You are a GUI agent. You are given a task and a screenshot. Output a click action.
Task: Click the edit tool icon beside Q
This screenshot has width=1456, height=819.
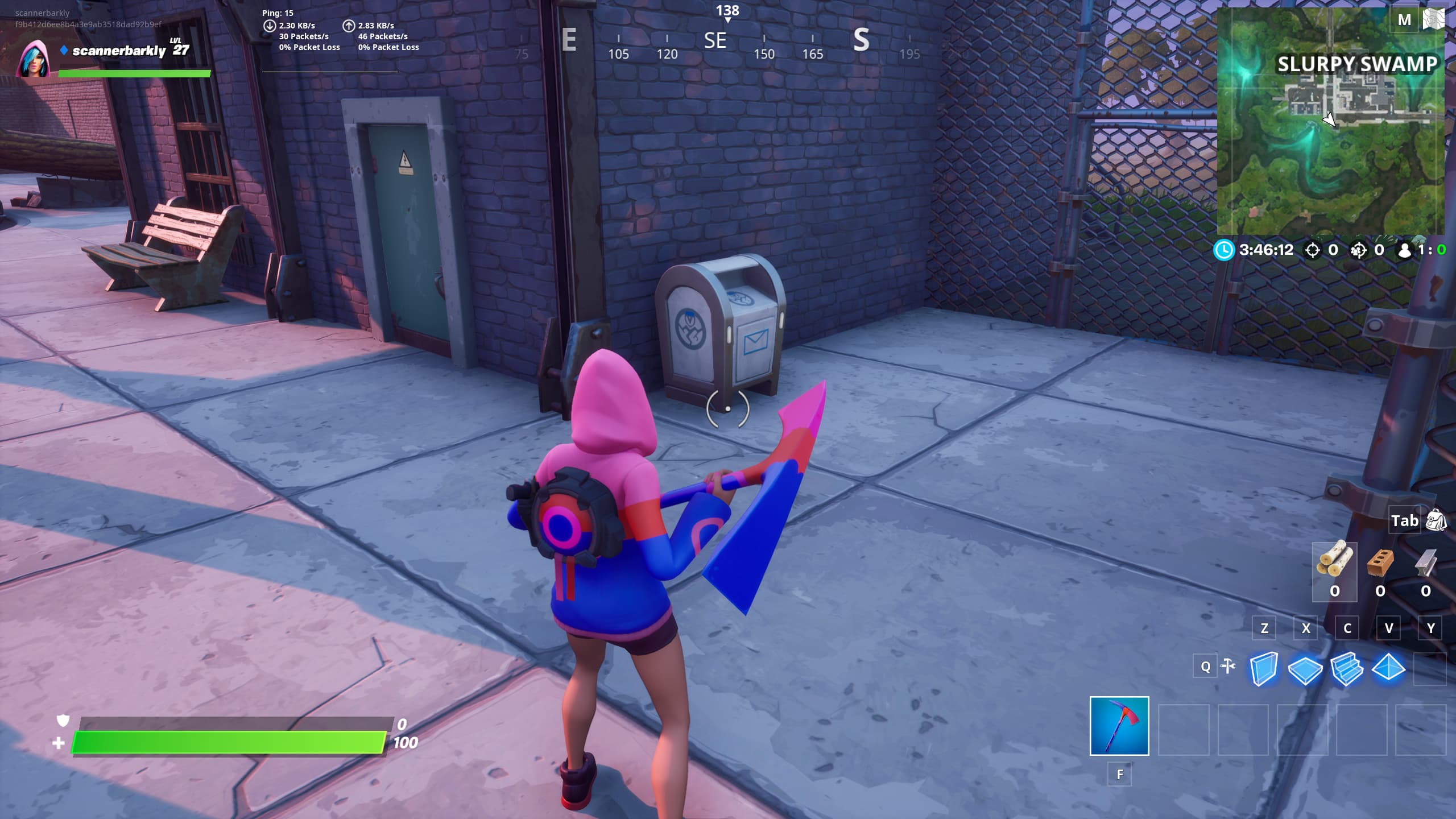coord(1228,665)
